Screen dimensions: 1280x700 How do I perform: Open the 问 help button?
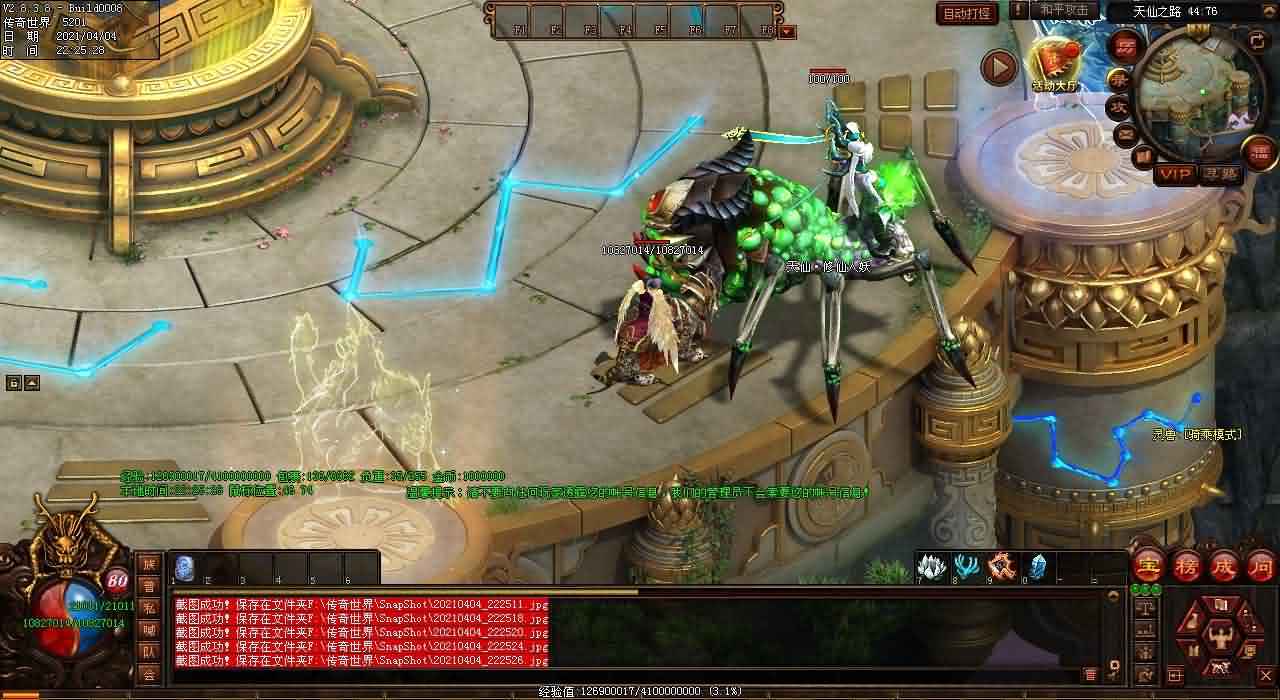[1259, 565]
